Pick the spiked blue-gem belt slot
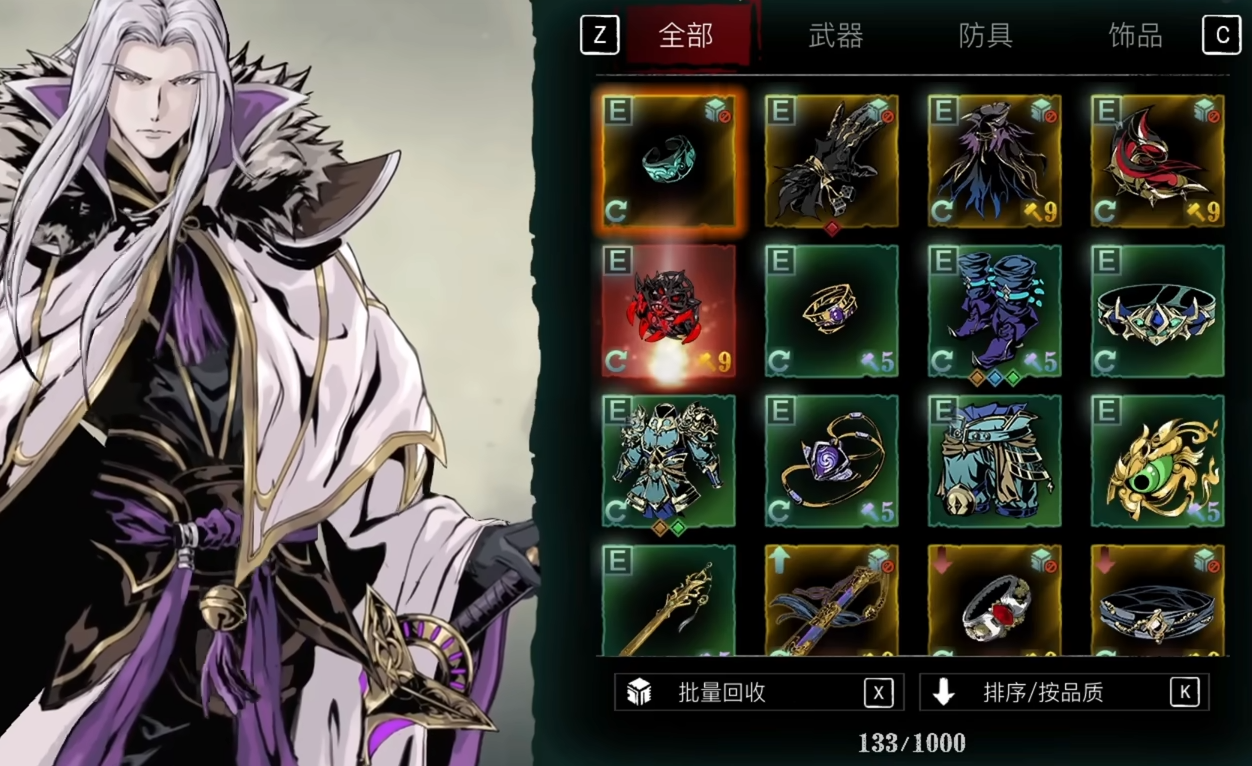Screen dimensions: 1252x766 [x=1157, y=311]
